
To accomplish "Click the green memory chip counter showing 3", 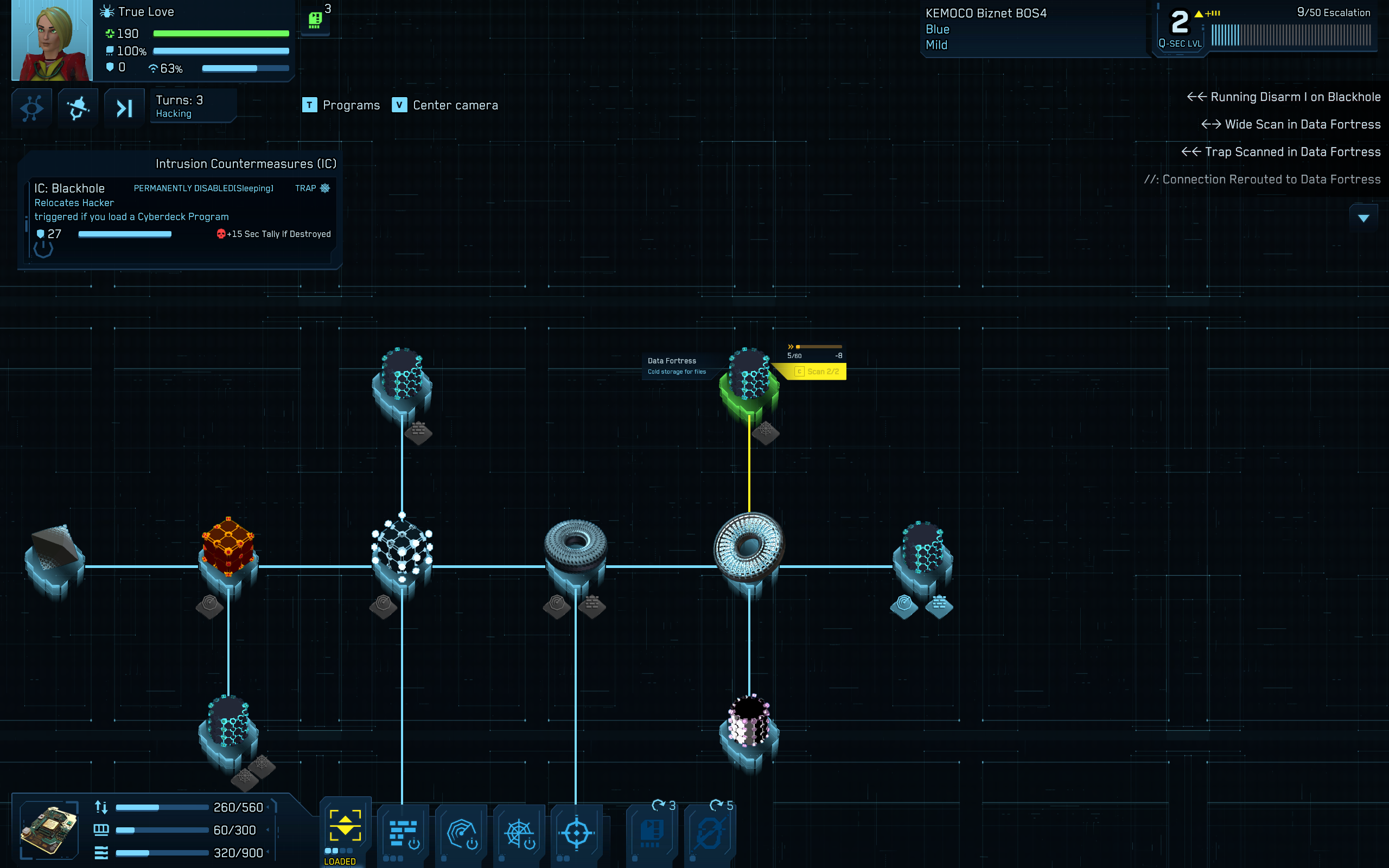I will click(316, 19).
